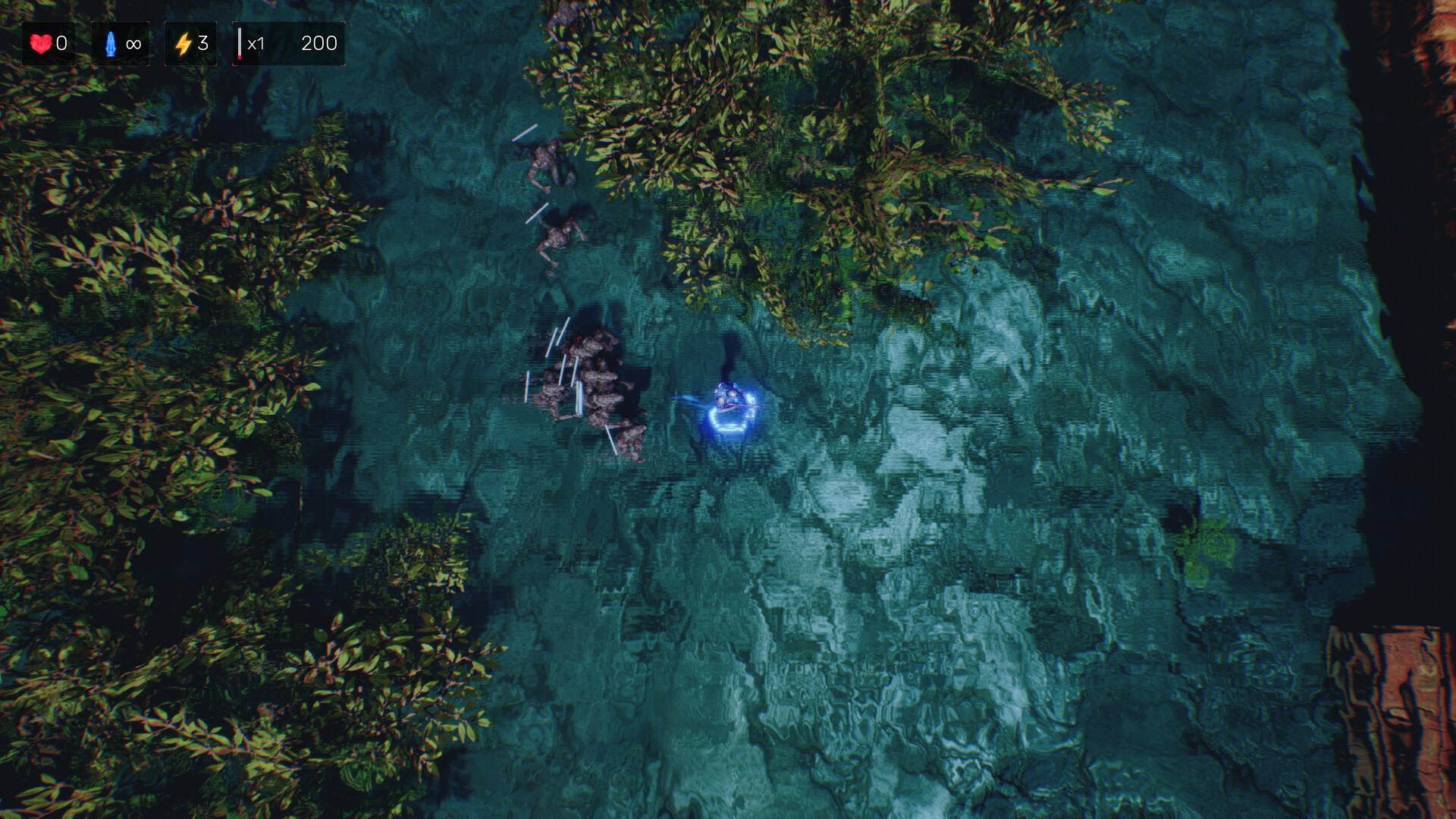Click the x1 multiplier label
The height and width of the screenshot is (819, 1456).
tap(256, 43)
